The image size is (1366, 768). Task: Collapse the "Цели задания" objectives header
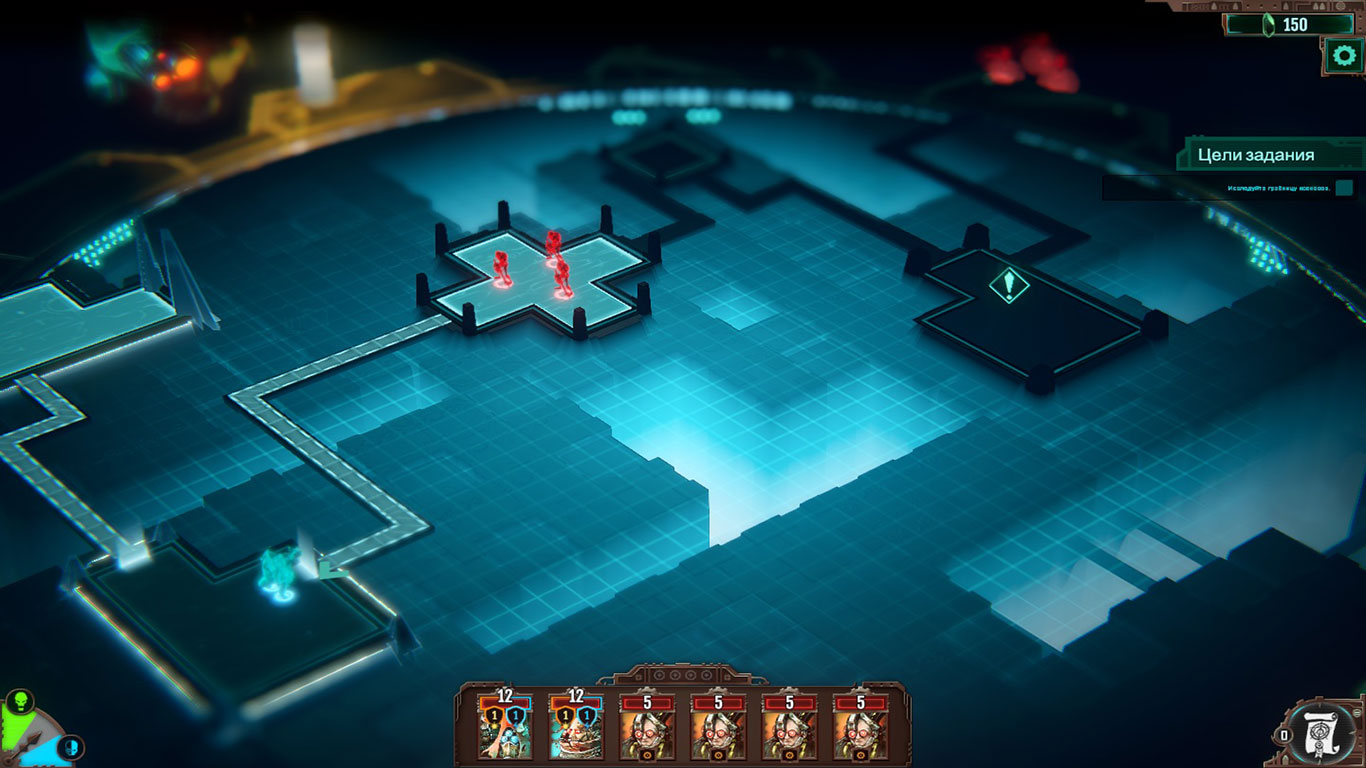(x=1269, y=155)
